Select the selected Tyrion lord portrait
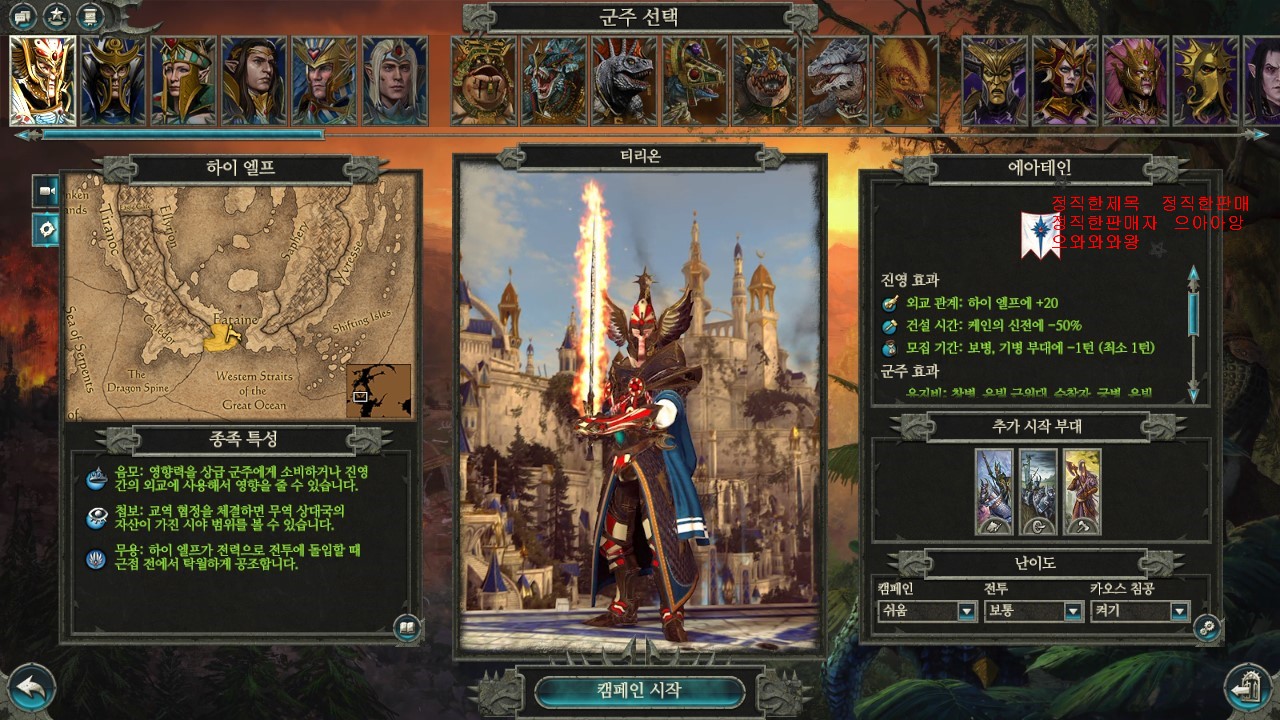The width and height of the screenshot is (1280, 720). [x=43, y=80]
